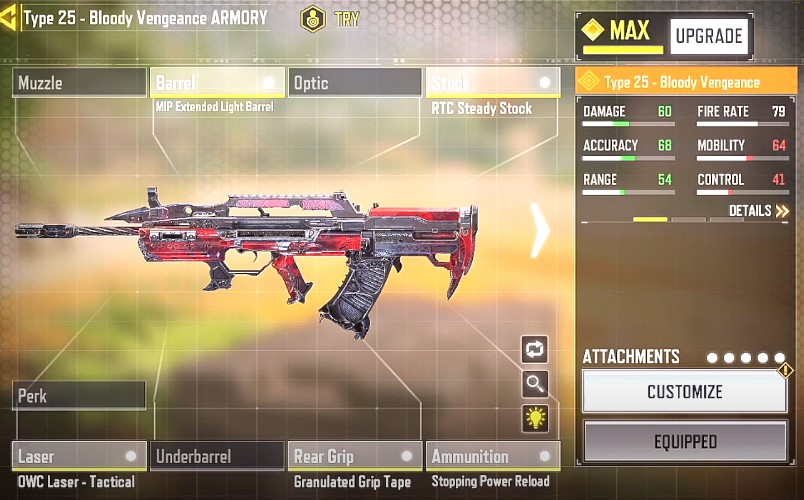Open the Barrel attachment slot
The image size is (804, 500).
(217, 83)
